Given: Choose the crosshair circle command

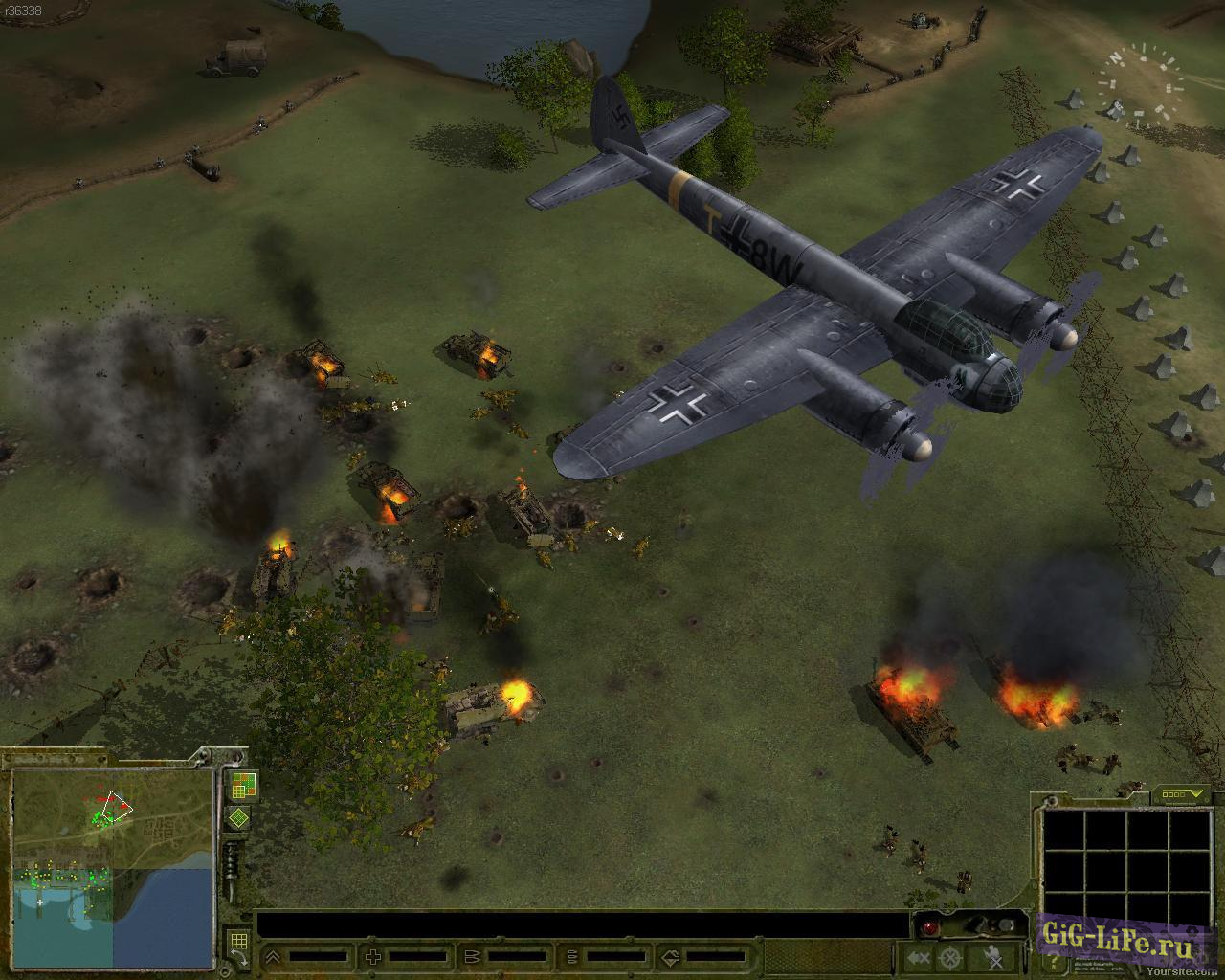Looking at the screenshot, I should (x=949, y=957).
